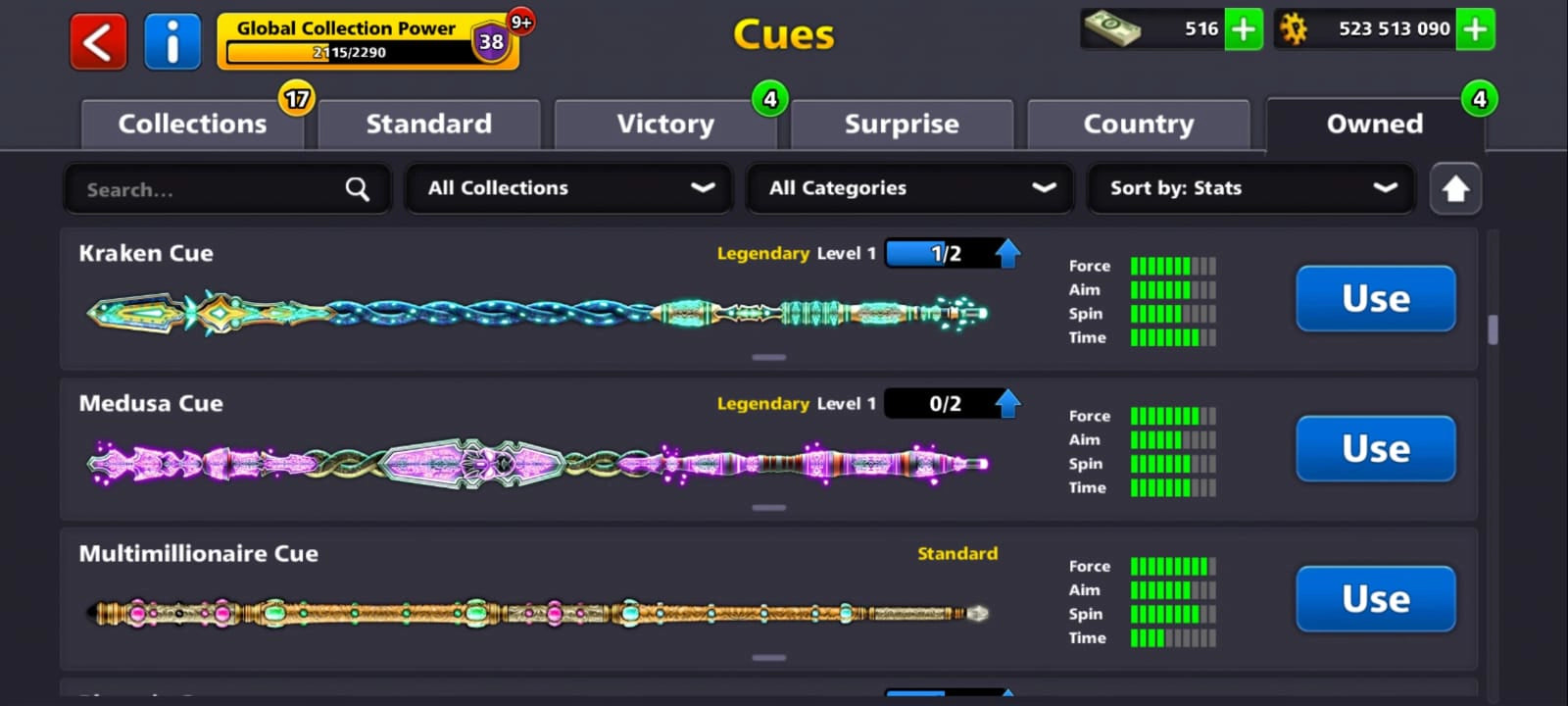Click the red back arrow
This screenshot has height=706, width=1568.
97,40
